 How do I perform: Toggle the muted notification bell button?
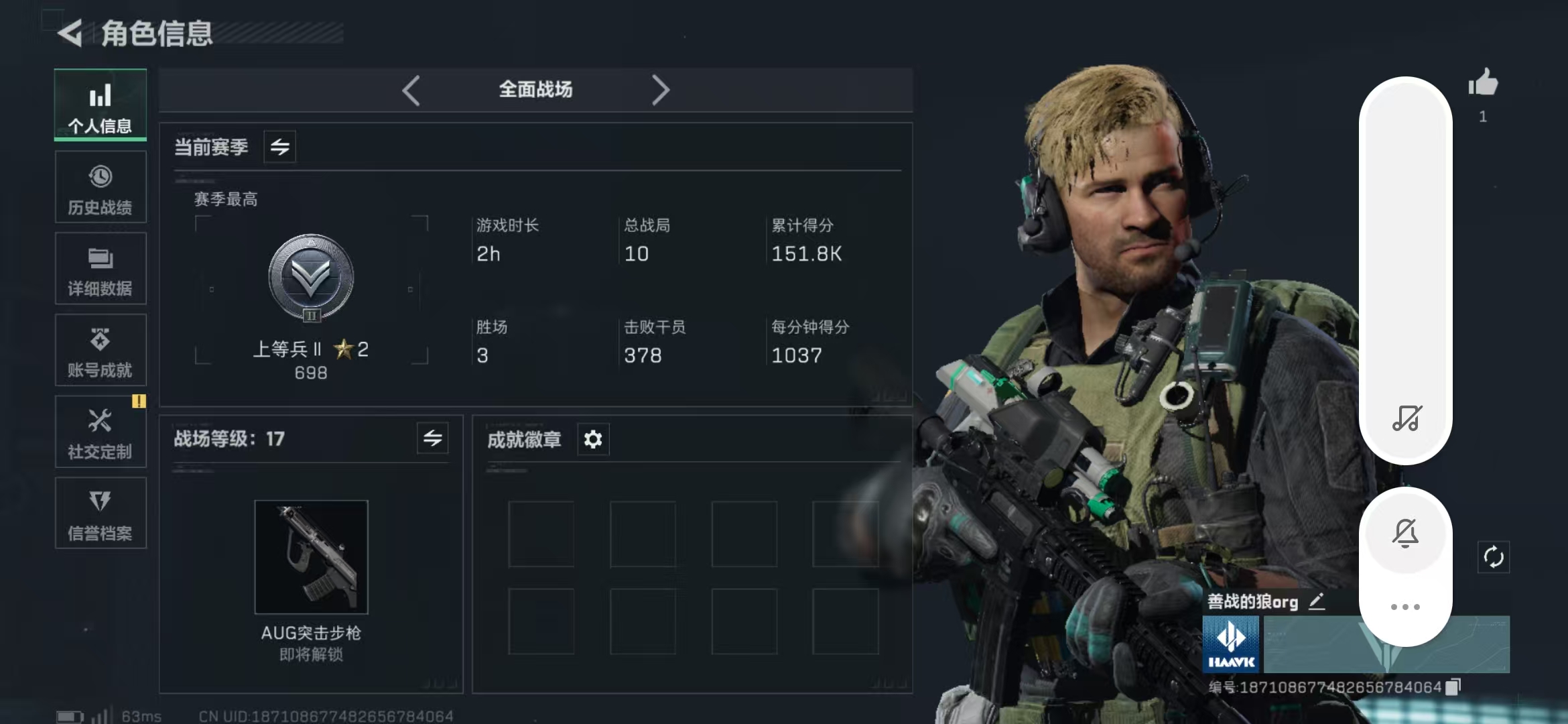point(1405,534)
